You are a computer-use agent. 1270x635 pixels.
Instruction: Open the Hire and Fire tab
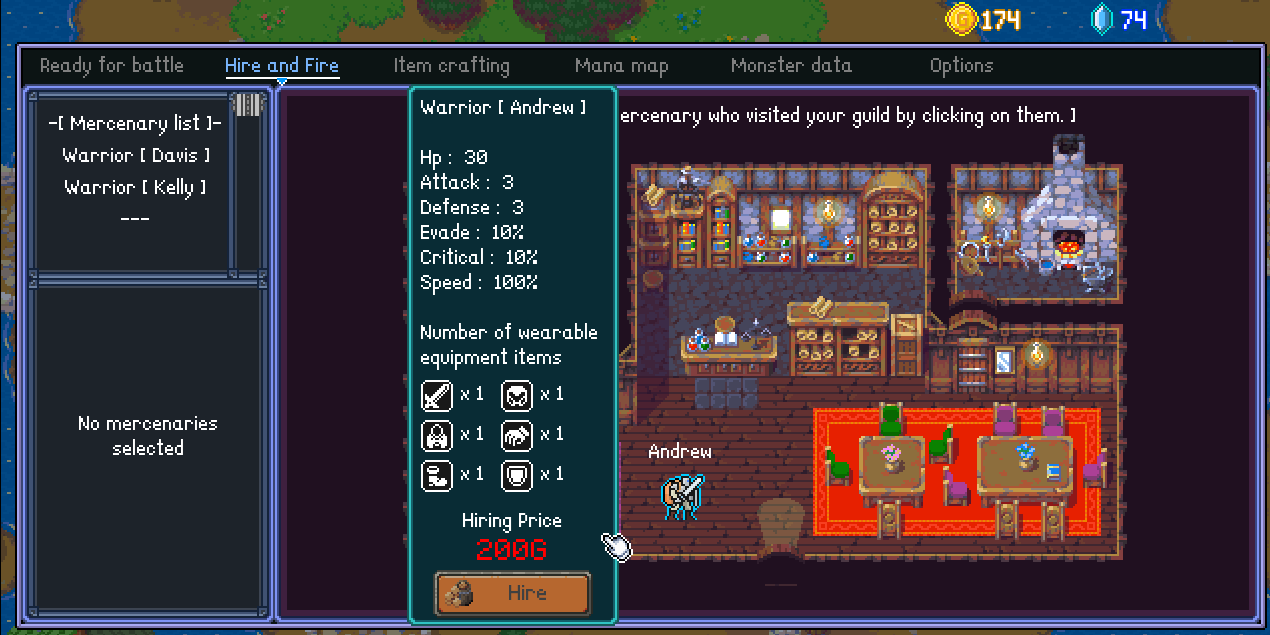[x=282, y=66]
